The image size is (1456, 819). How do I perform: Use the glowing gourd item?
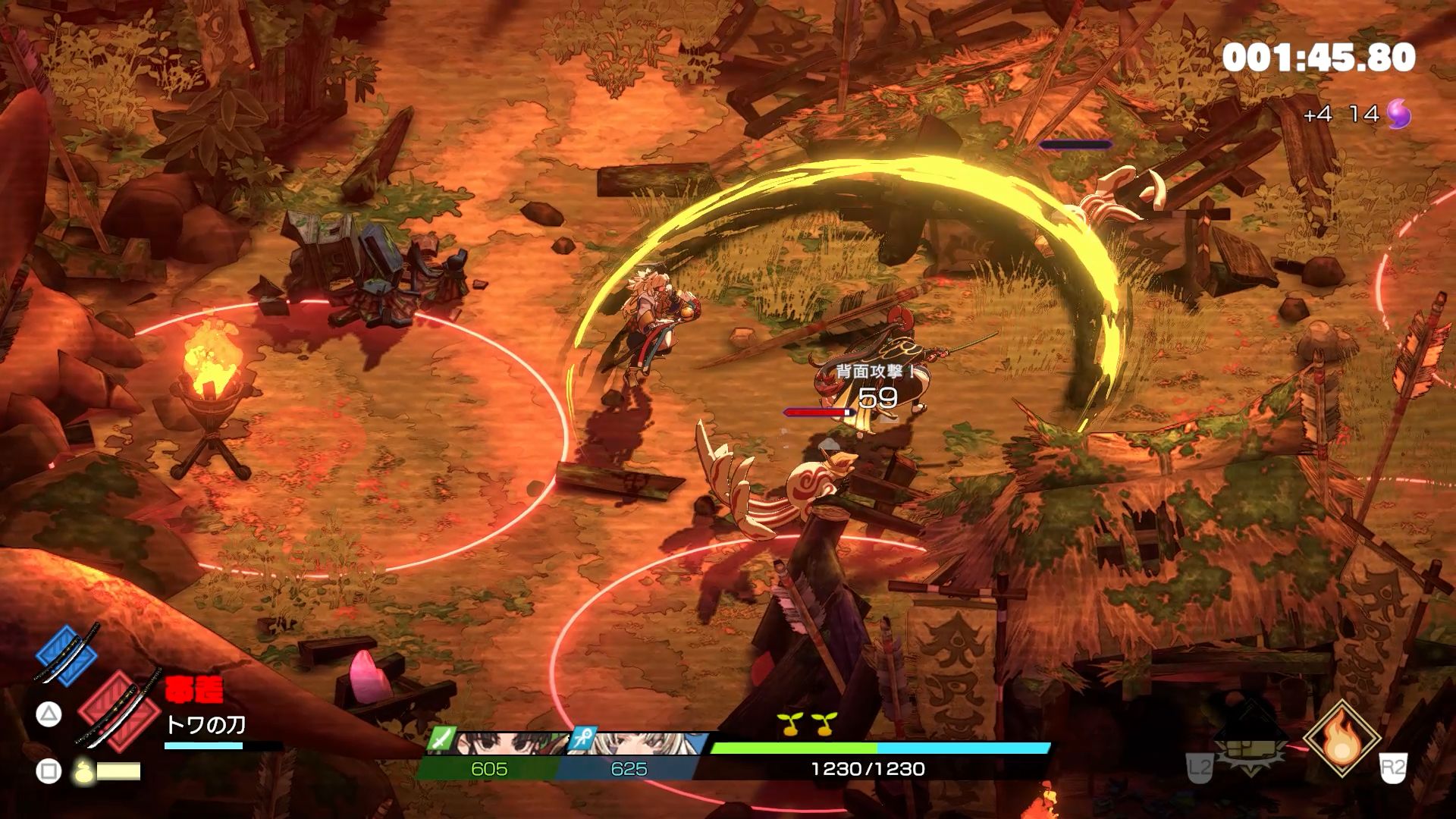tap(84, 771)
